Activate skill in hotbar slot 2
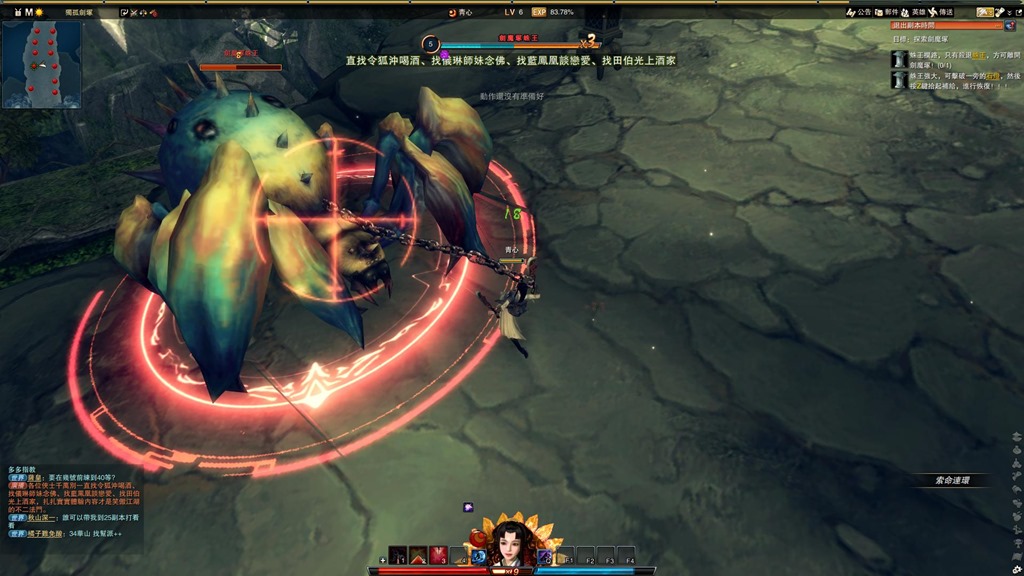1024x576 pixels. click(x=418, y=555)
